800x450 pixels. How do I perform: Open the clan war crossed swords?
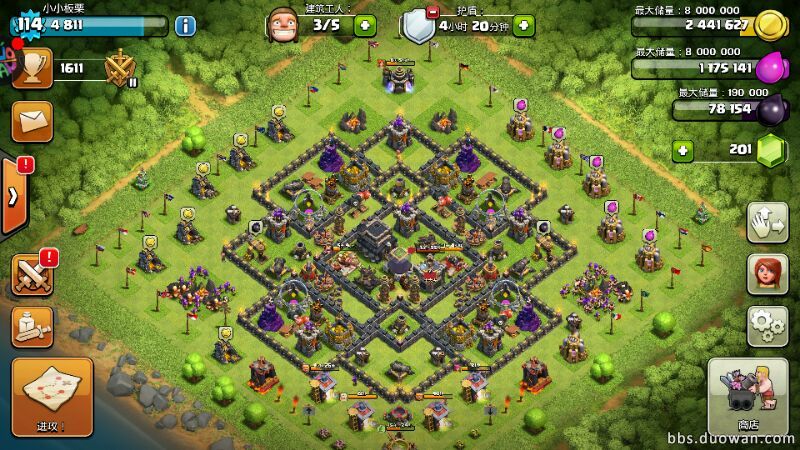[x=33, y=274]
